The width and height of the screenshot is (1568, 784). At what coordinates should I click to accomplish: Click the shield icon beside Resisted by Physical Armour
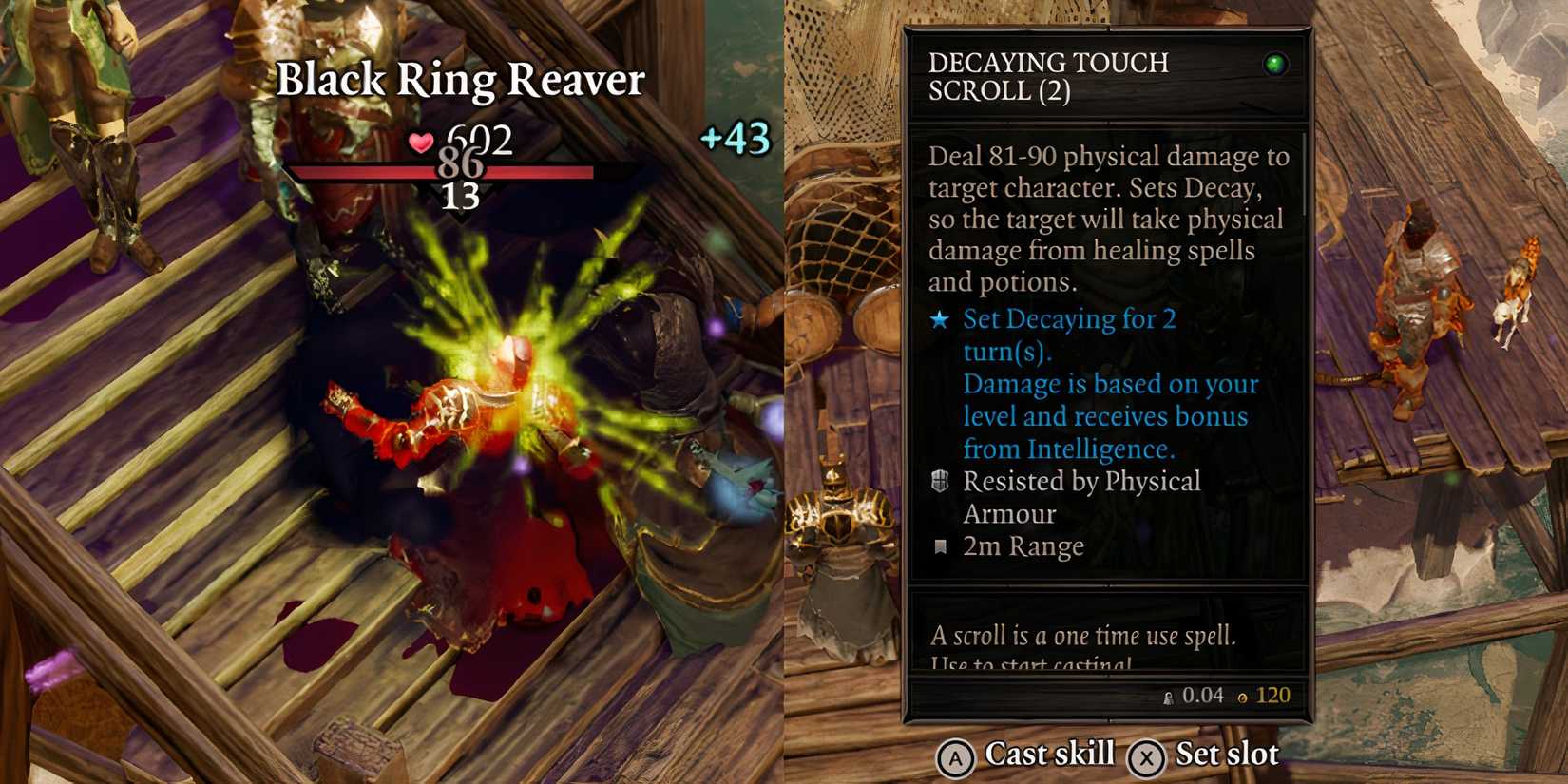[939, 482]
